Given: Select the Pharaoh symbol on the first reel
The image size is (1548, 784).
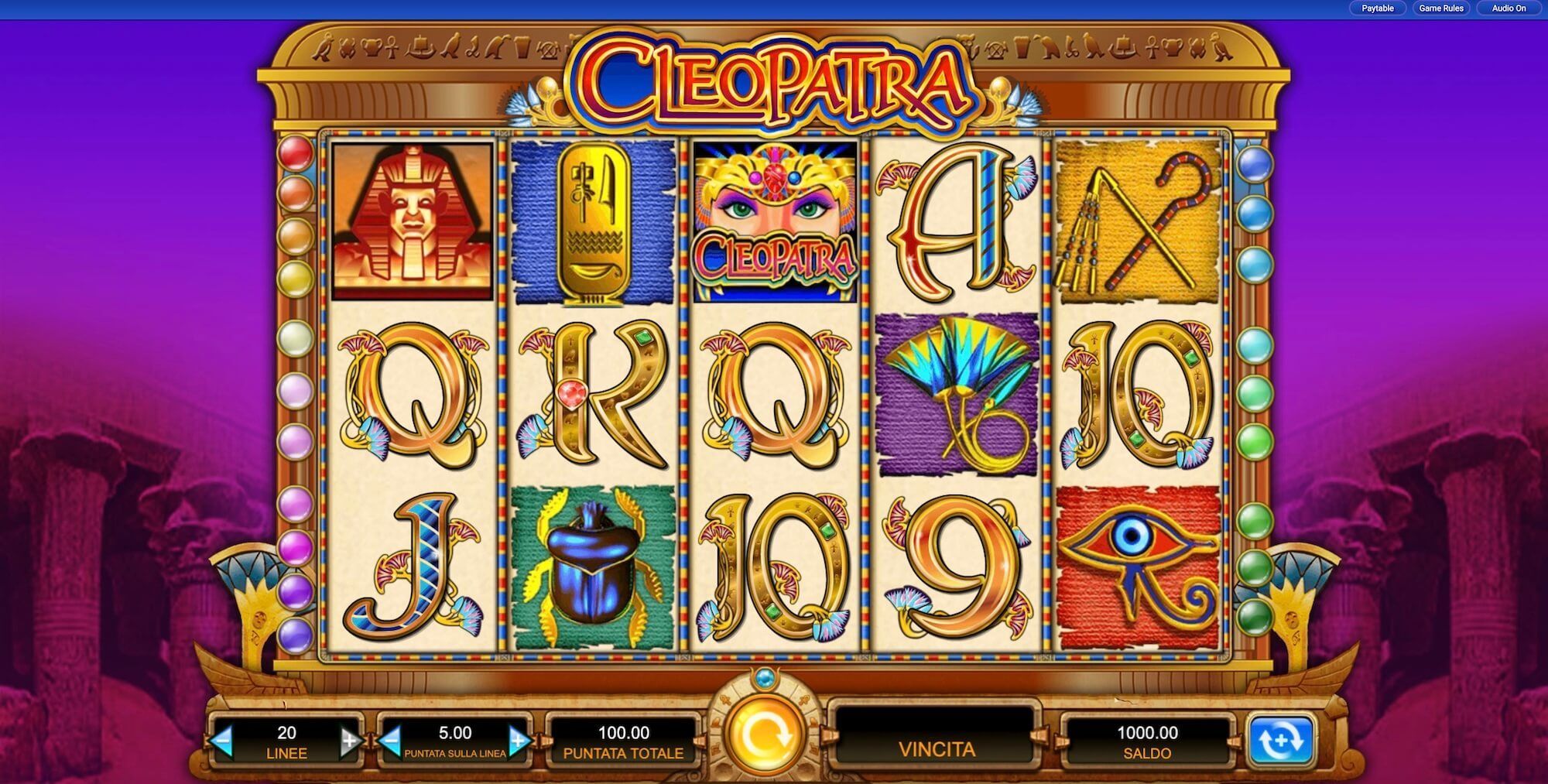Looking at the screenshot, I should coord(410,221).
